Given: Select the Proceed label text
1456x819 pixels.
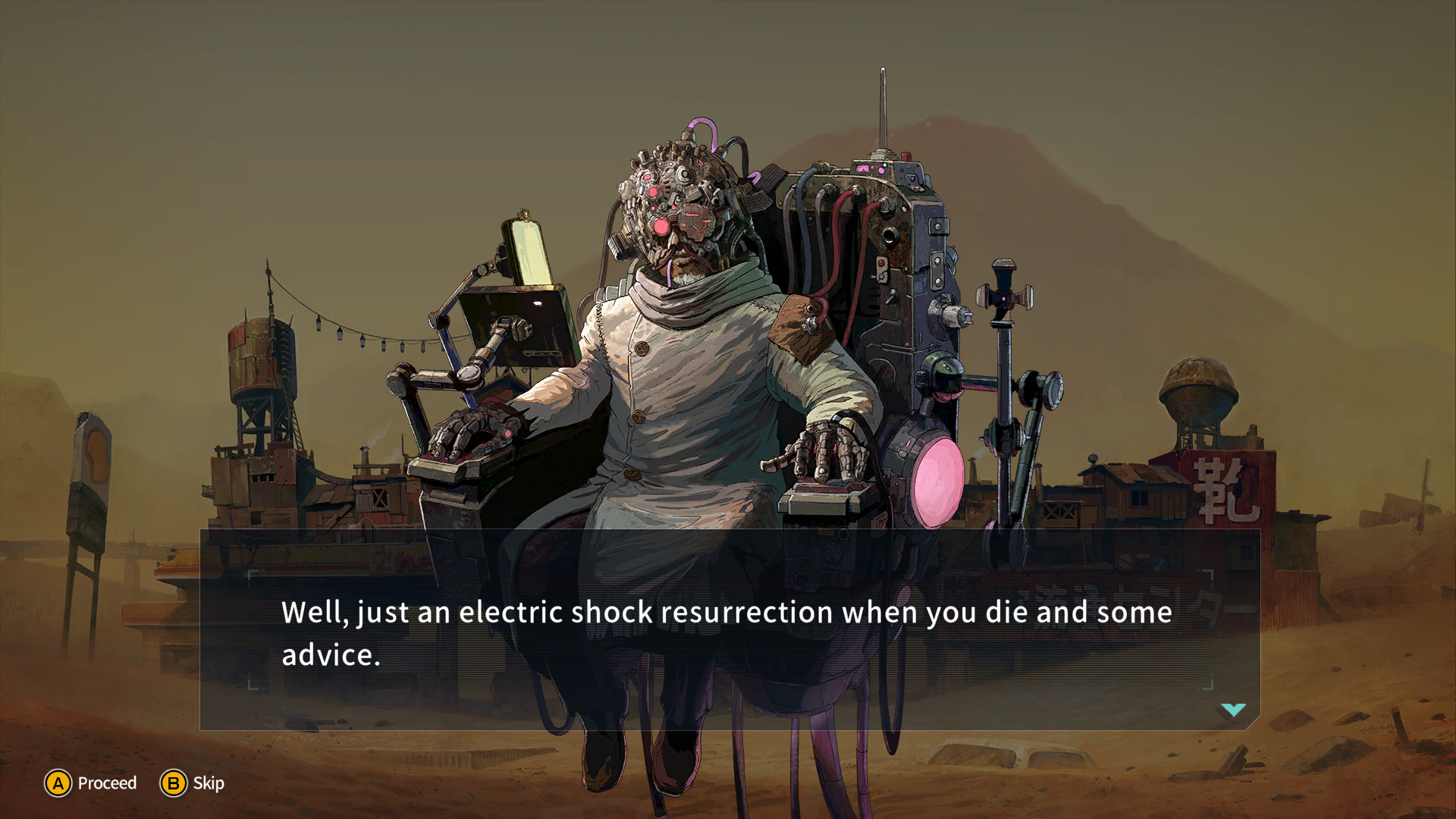Looking at the screenshot, I should 106,783.
